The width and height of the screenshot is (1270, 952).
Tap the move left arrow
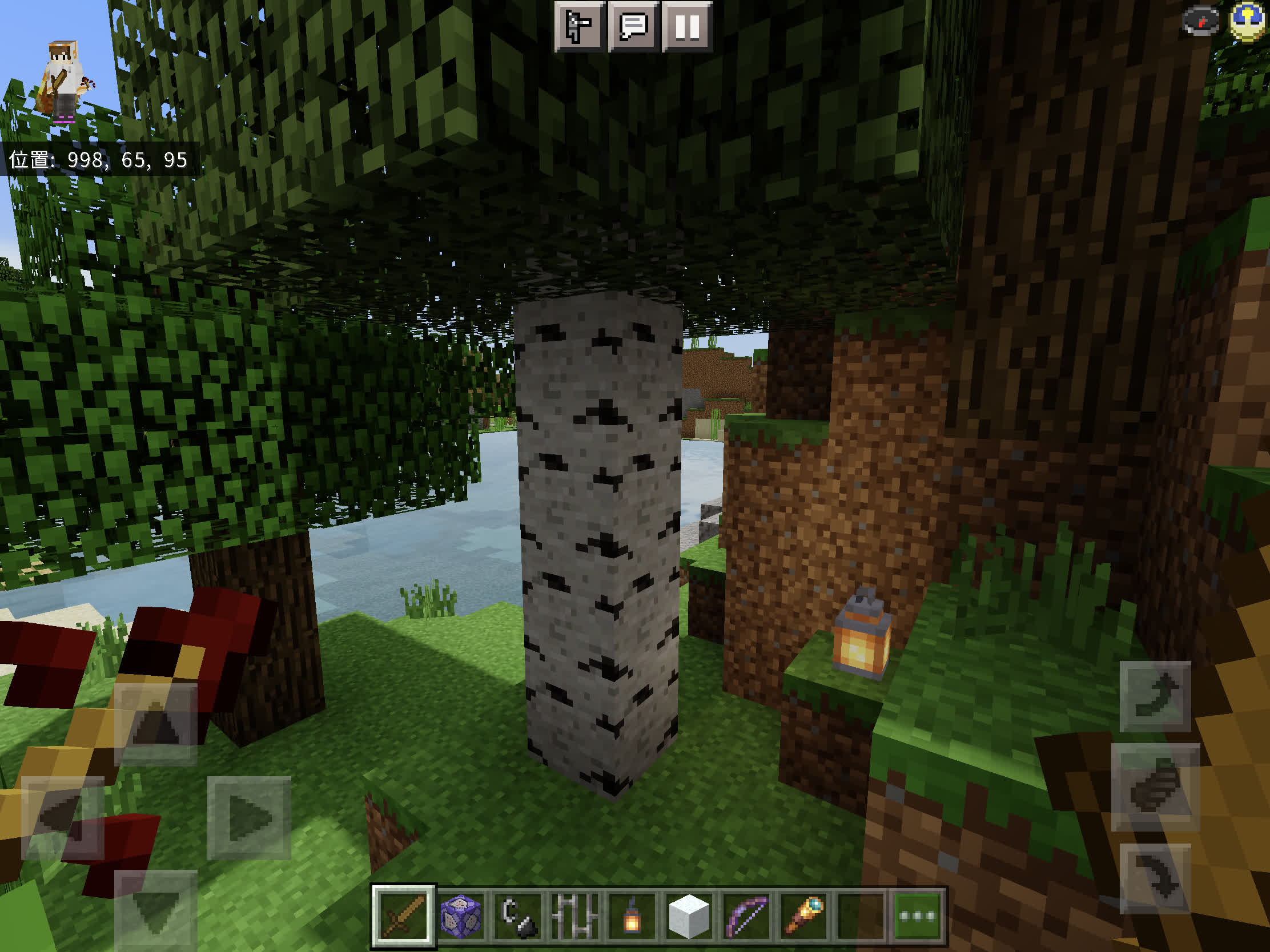[62, 818]
